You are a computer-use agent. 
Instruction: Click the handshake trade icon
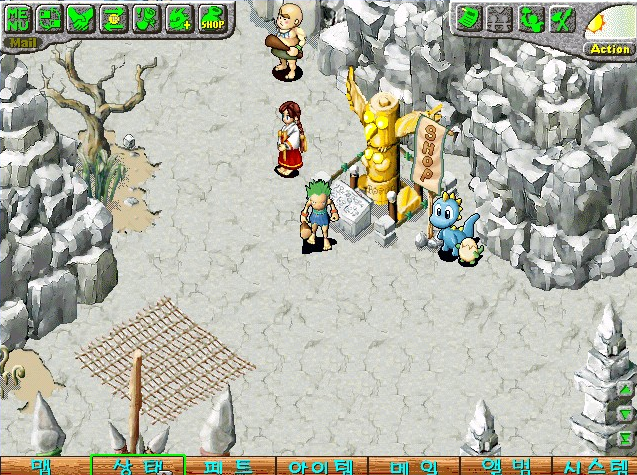[x=81, y=17]
